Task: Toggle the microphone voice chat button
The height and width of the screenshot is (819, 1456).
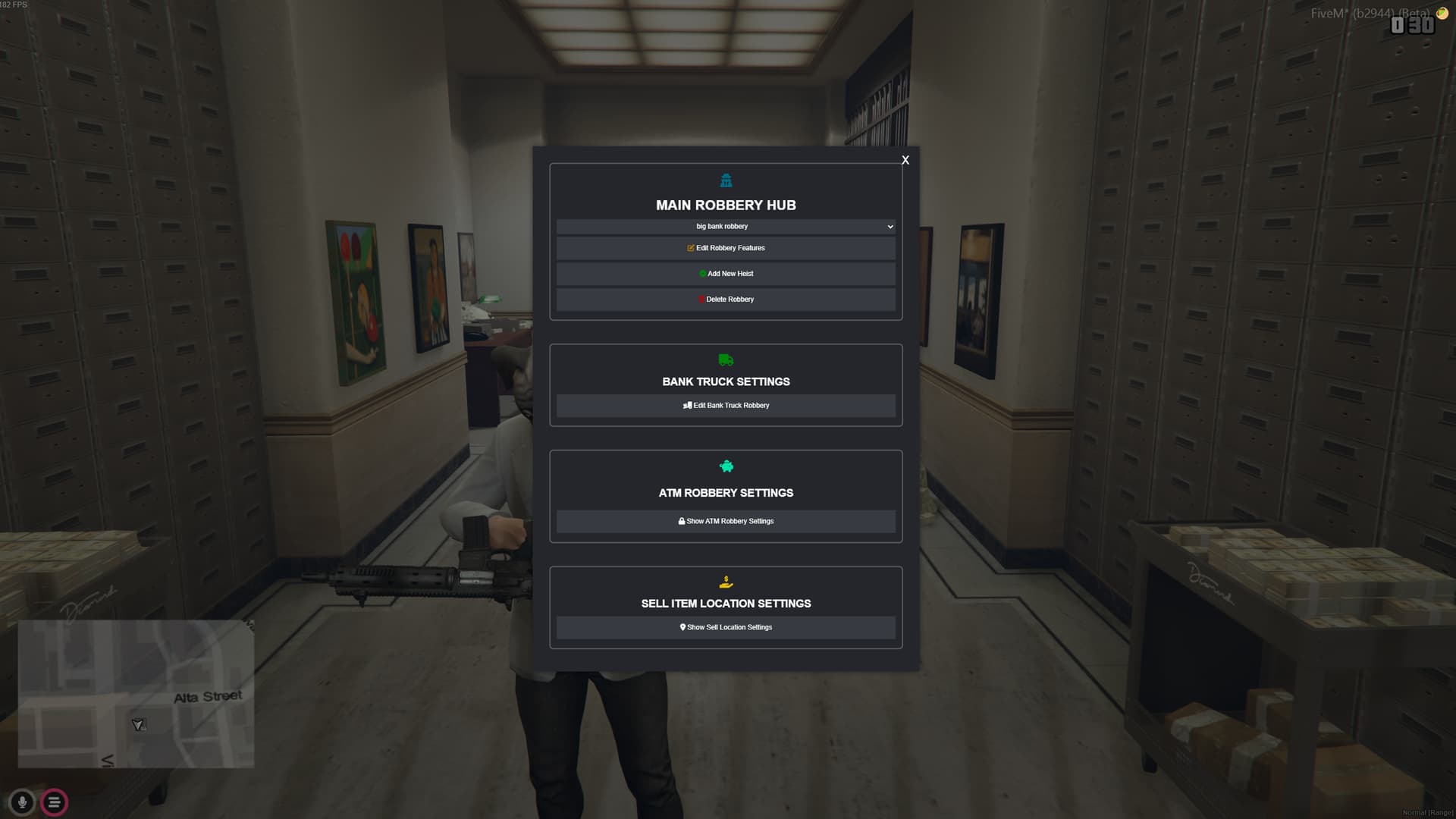Action: pos(23,802)
